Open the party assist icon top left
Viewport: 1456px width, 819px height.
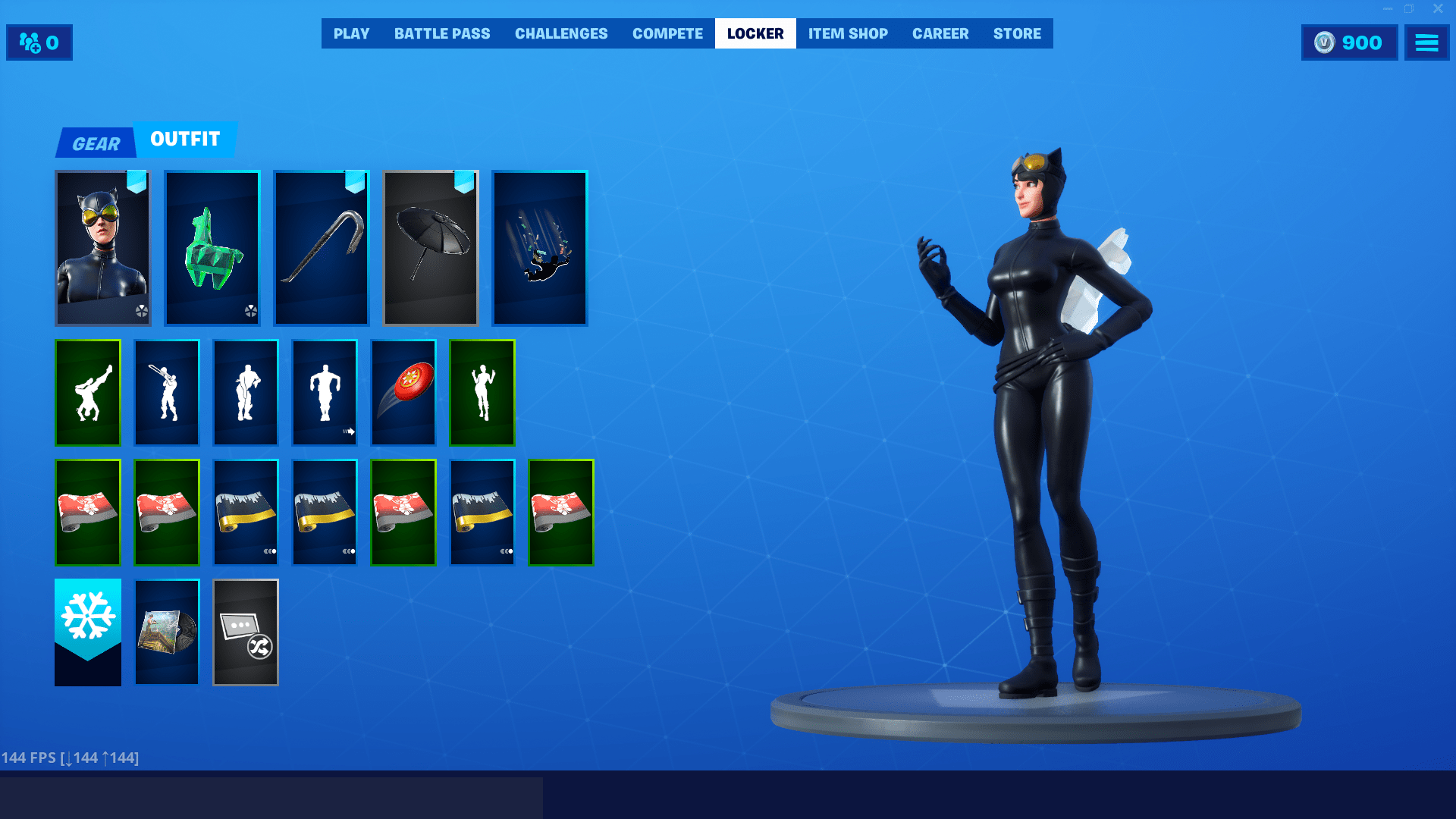[x=39, y=42]
